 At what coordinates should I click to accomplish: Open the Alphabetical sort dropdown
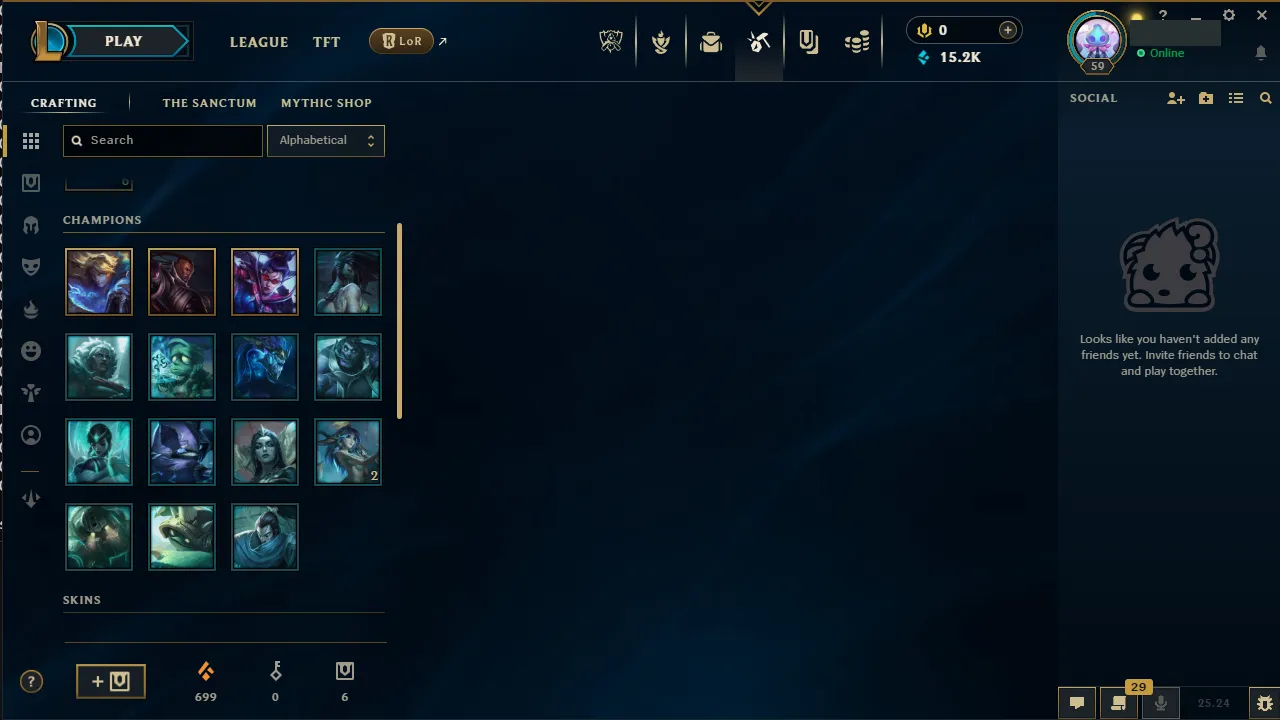[326, 140]
